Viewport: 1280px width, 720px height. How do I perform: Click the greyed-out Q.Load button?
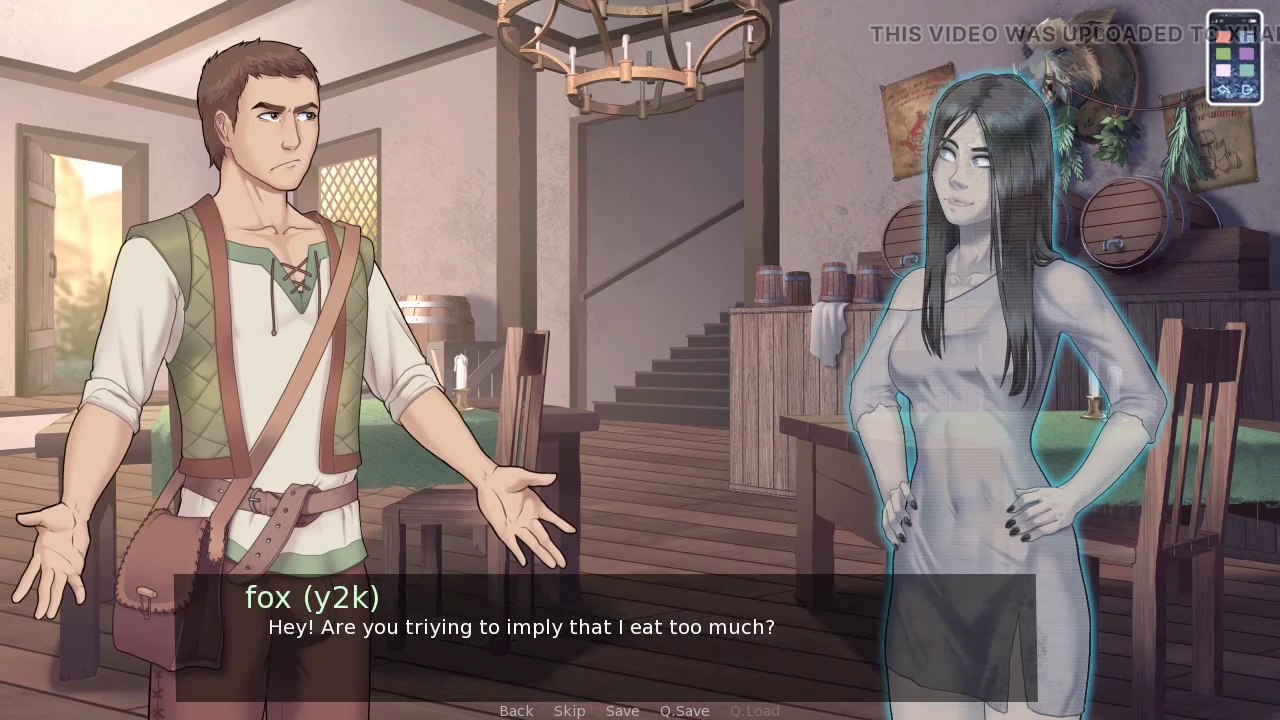pyautogui.click(x=754, y=711)
